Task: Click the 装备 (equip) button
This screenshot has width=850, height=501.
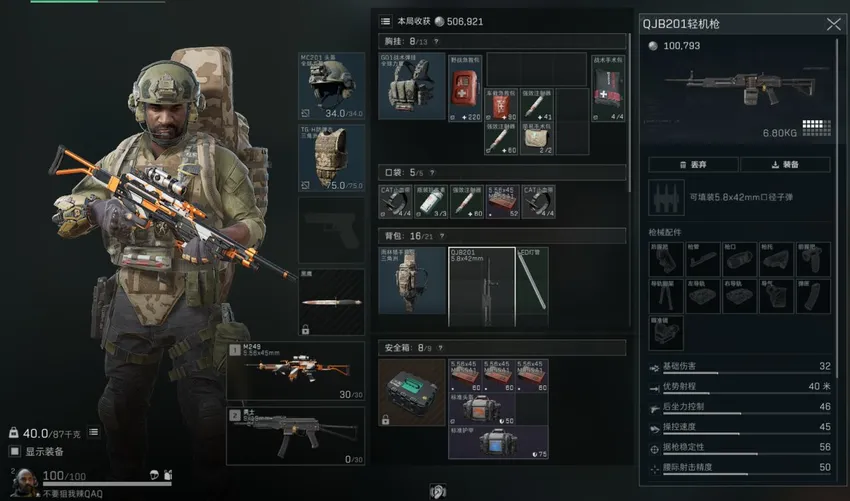Action: click(x=785, y=165)
